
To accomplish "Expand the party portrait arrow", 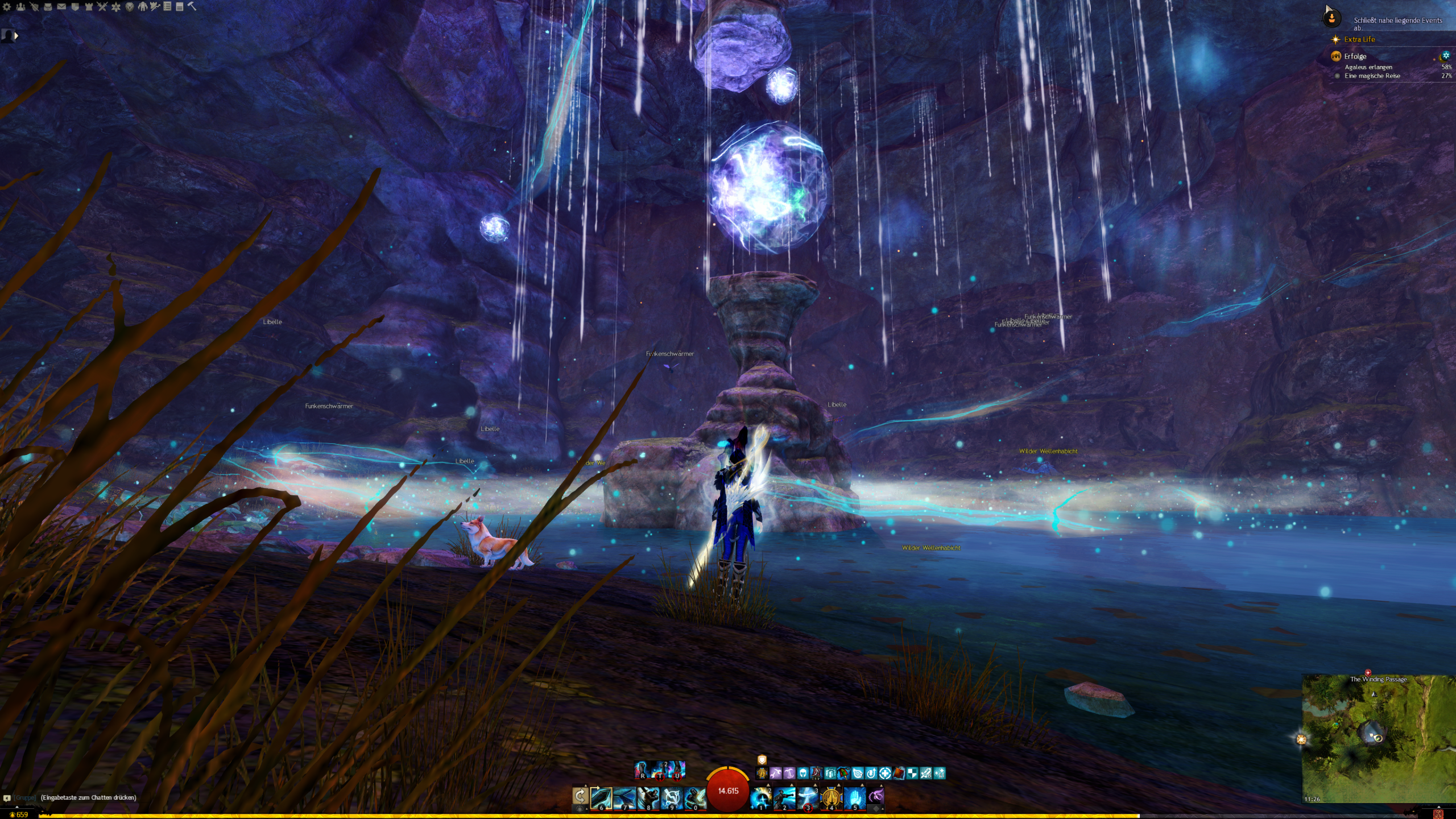I will pyautogui.click(x=16, y=36).
